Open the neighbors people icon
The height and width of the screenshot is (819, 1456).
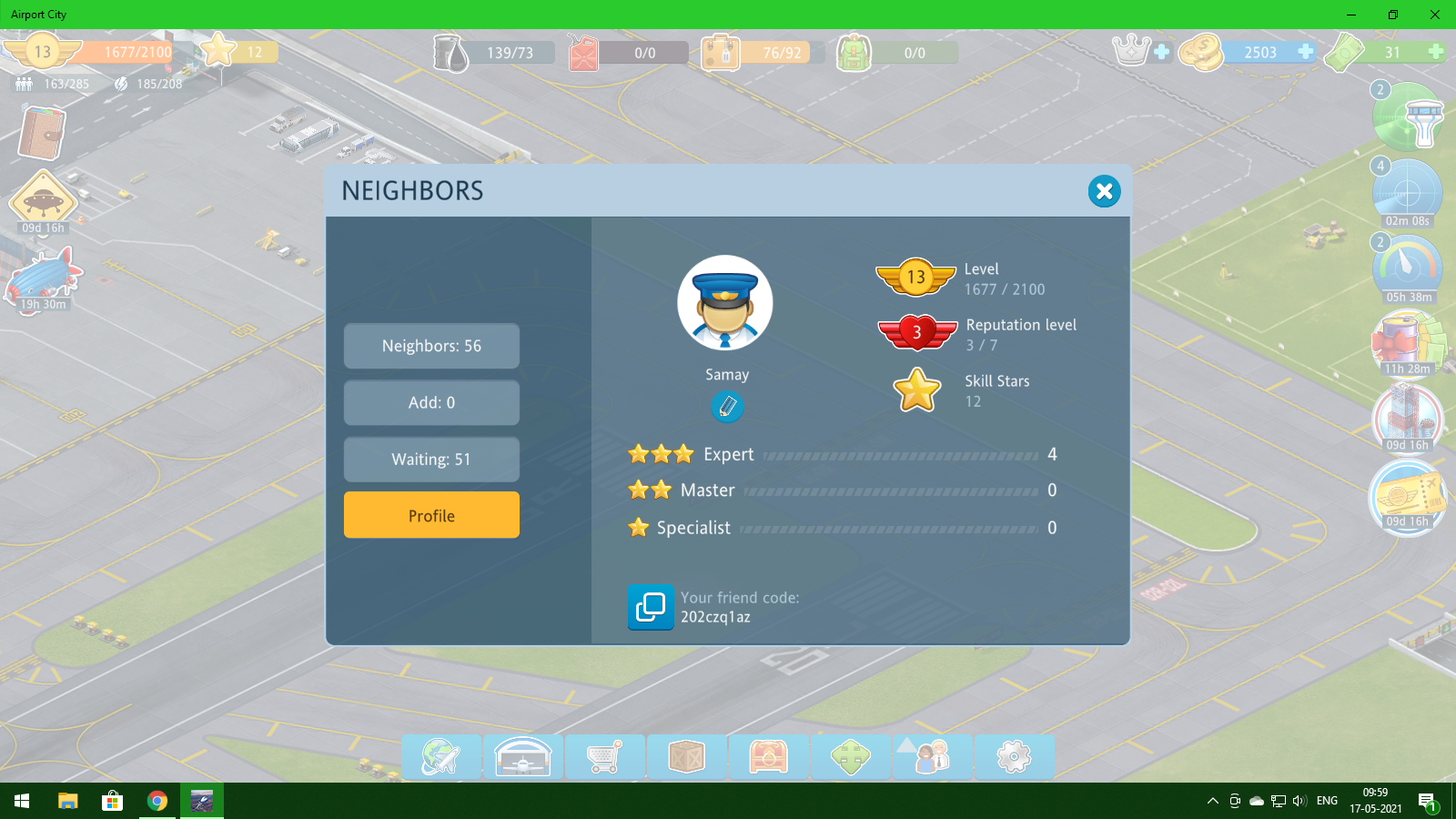[x=932, y=756]
